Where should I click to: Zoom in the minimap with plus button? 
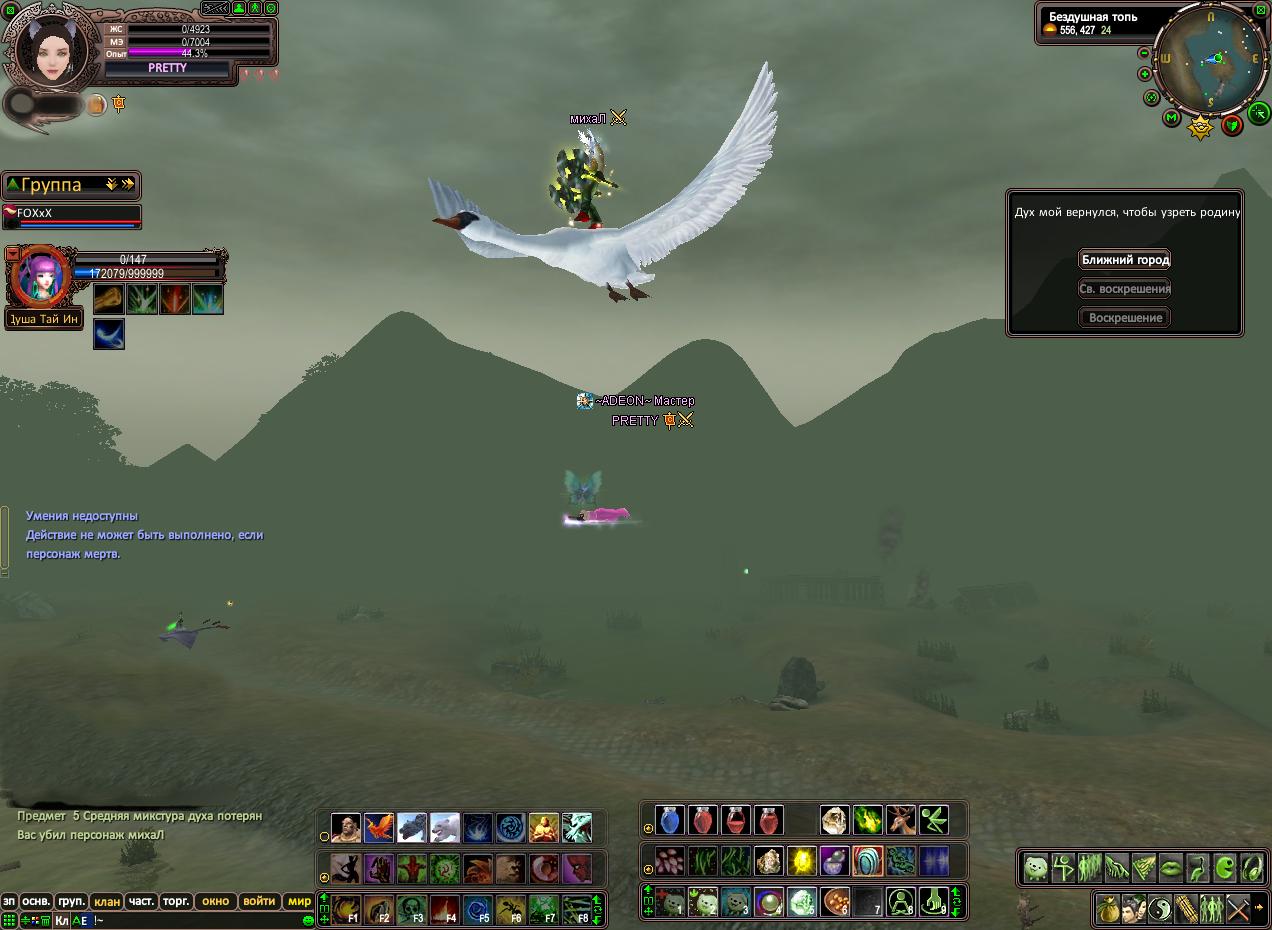click(x=1144, y=74)
